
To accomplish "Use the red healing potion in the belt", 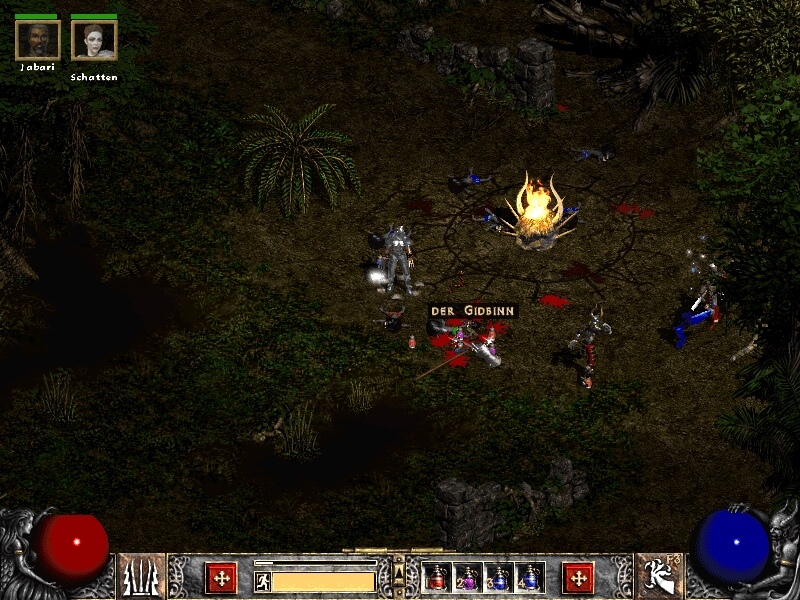I will tap(436, 577).
